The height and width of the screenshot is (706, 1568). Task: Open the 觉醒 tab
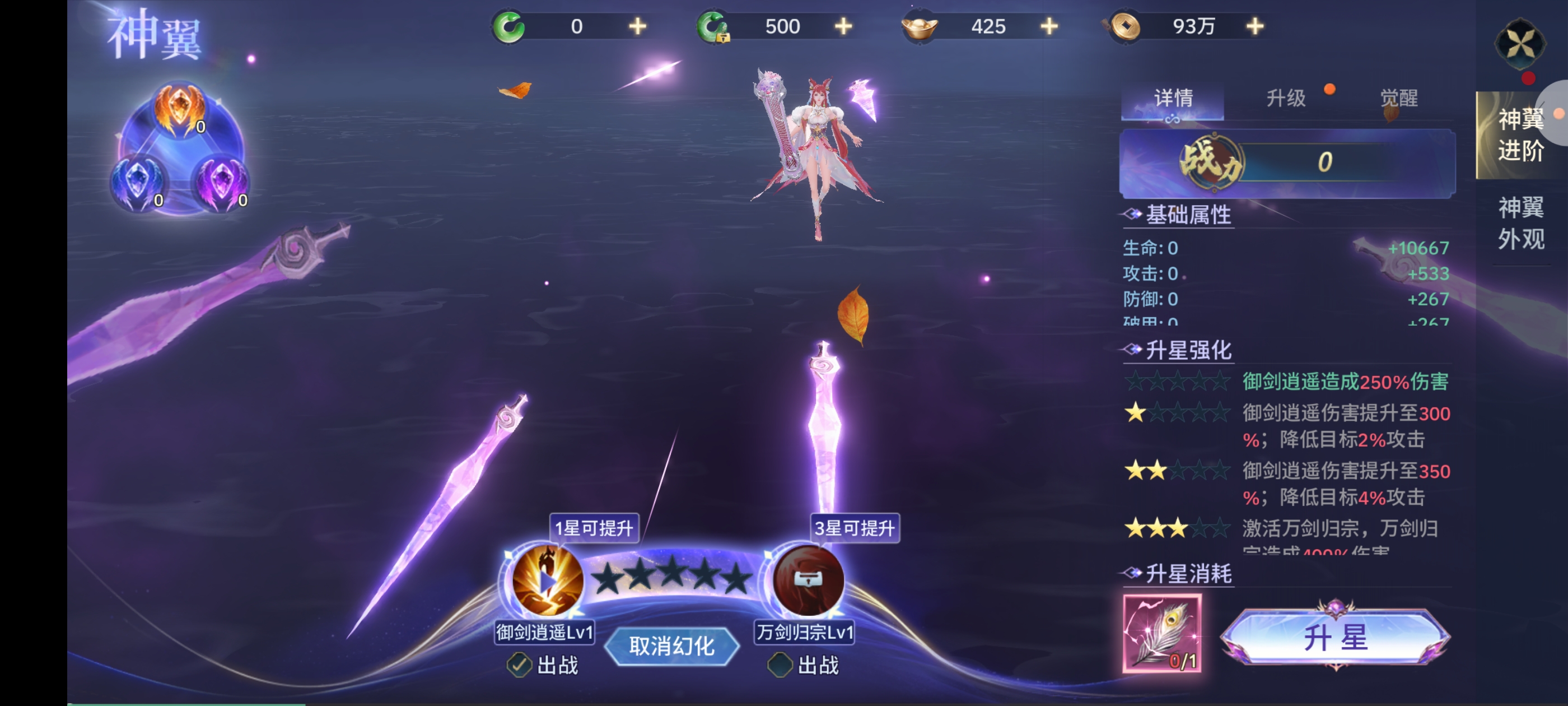point(1398,99)
